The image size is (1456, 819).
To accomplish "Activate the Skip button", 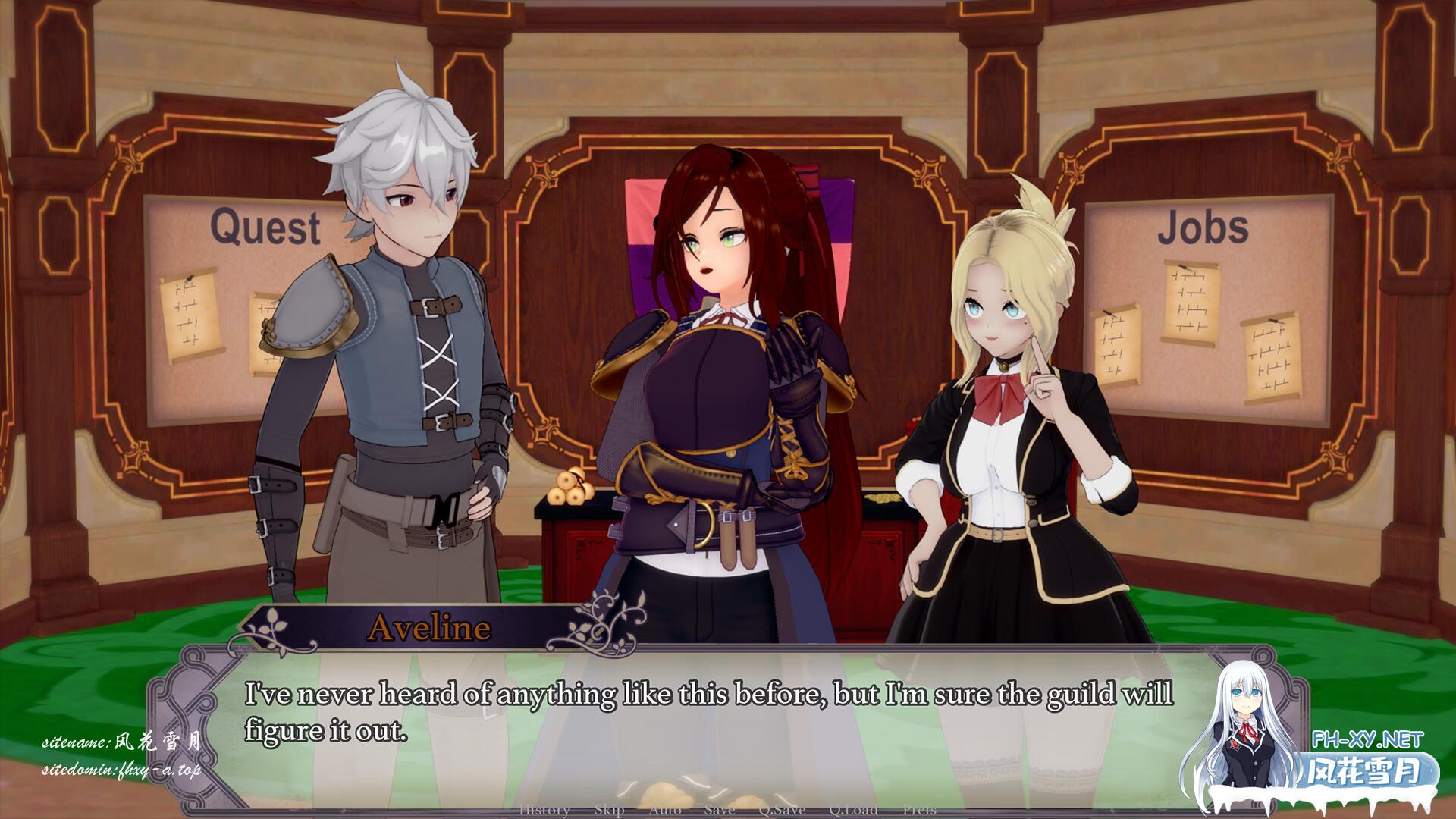I will [x=609, y=810].
